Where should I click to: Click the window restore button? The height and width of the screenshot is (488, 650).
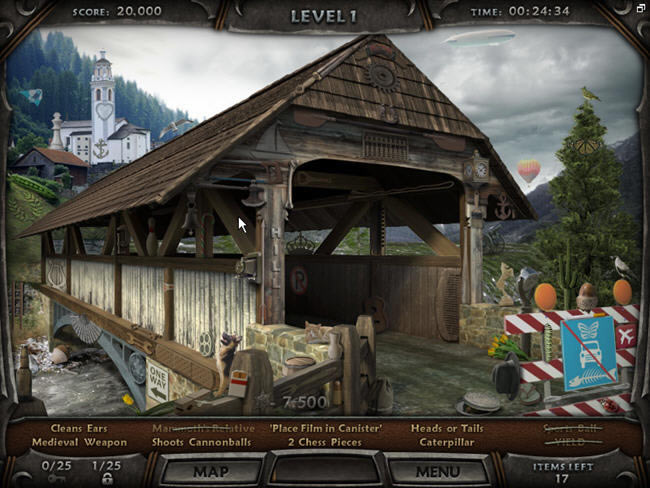tap(641, 8)
